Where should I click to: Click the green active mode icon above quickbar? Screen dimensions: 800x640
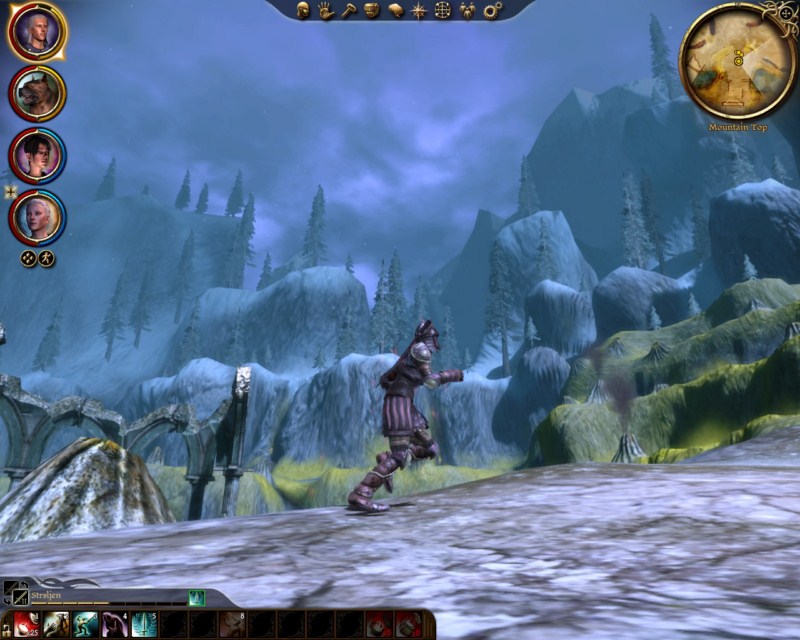[x=197, y=597]
